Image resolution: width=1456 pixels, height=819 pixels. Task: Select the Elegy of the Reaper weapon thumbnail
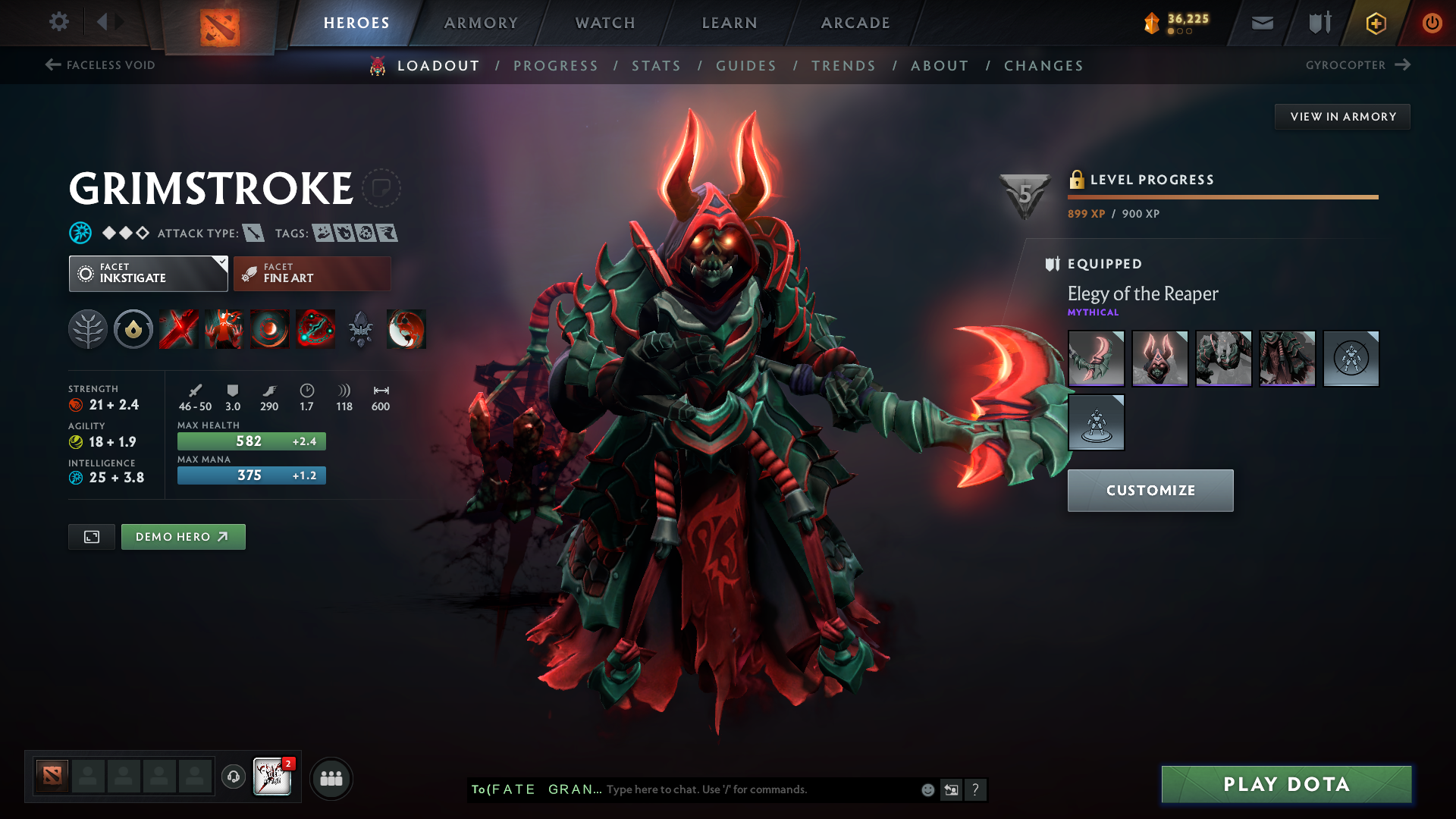(x=1096, y=358)
